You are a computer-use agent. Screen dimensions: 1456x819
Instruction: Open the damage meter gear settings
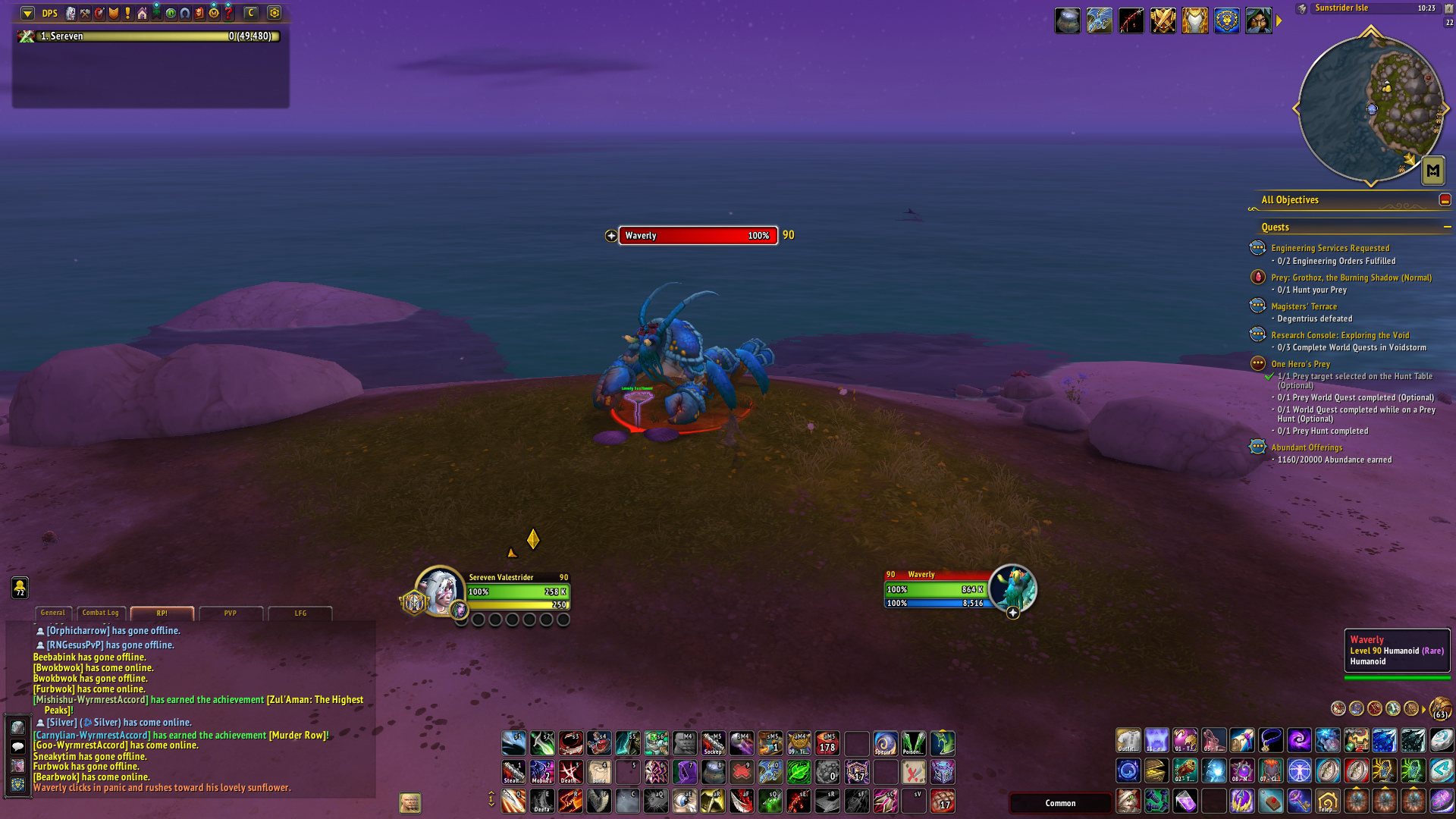[x=275, y=13]
